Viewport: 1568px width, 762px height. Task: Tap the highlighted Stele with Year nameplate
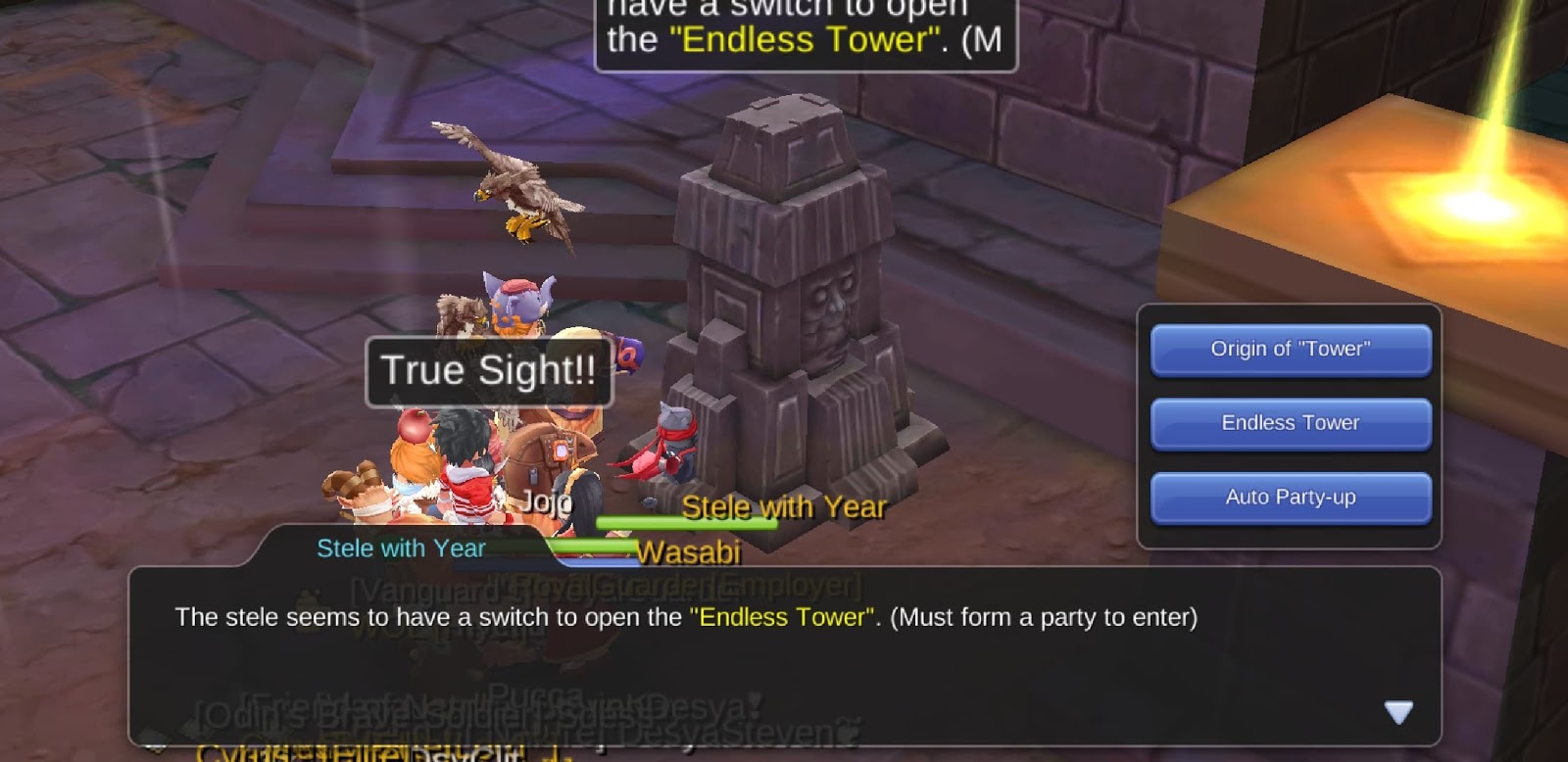tap(784, 507)
